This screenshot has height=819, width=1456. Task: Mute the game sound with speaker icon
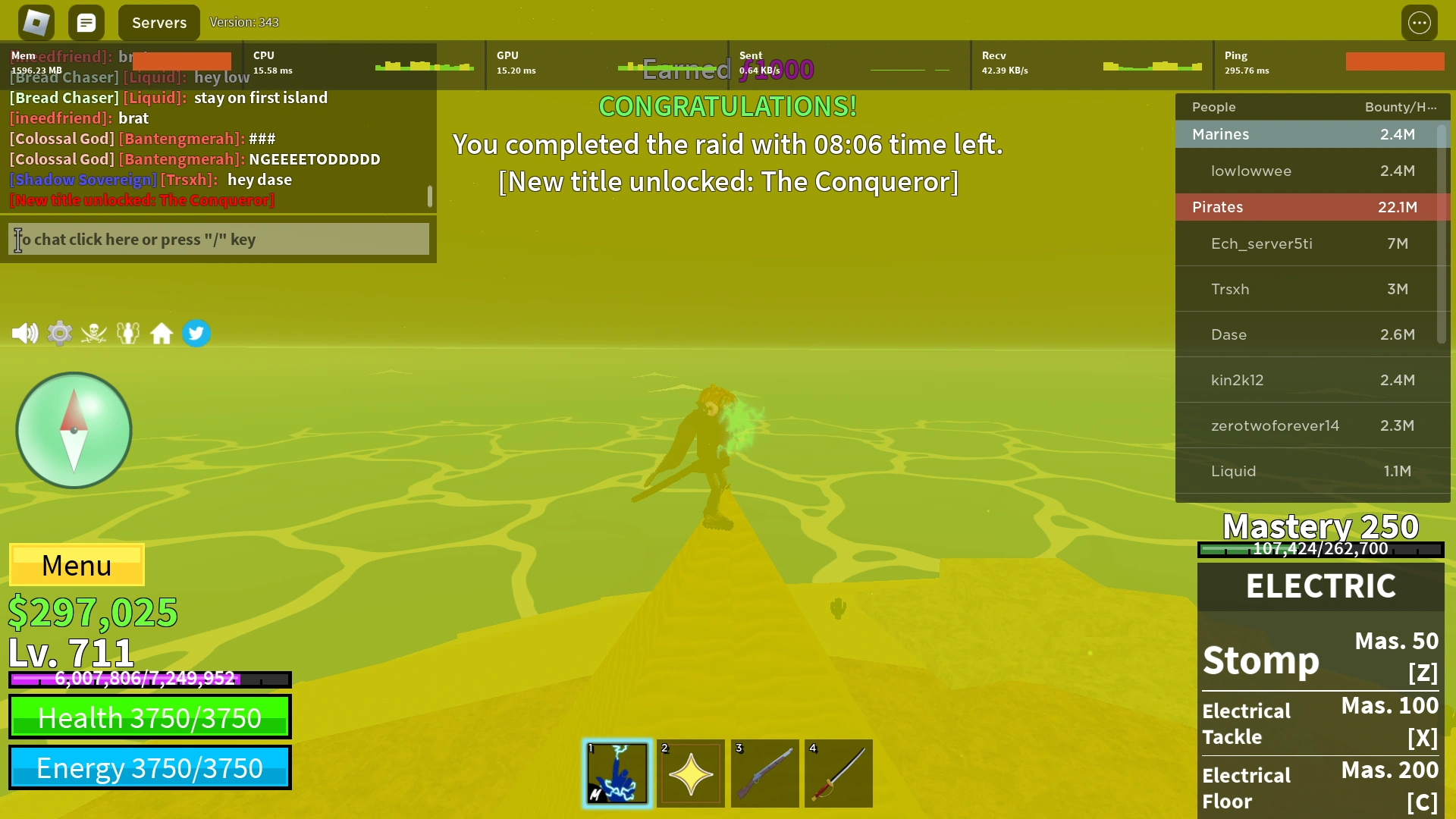[25, 333]
